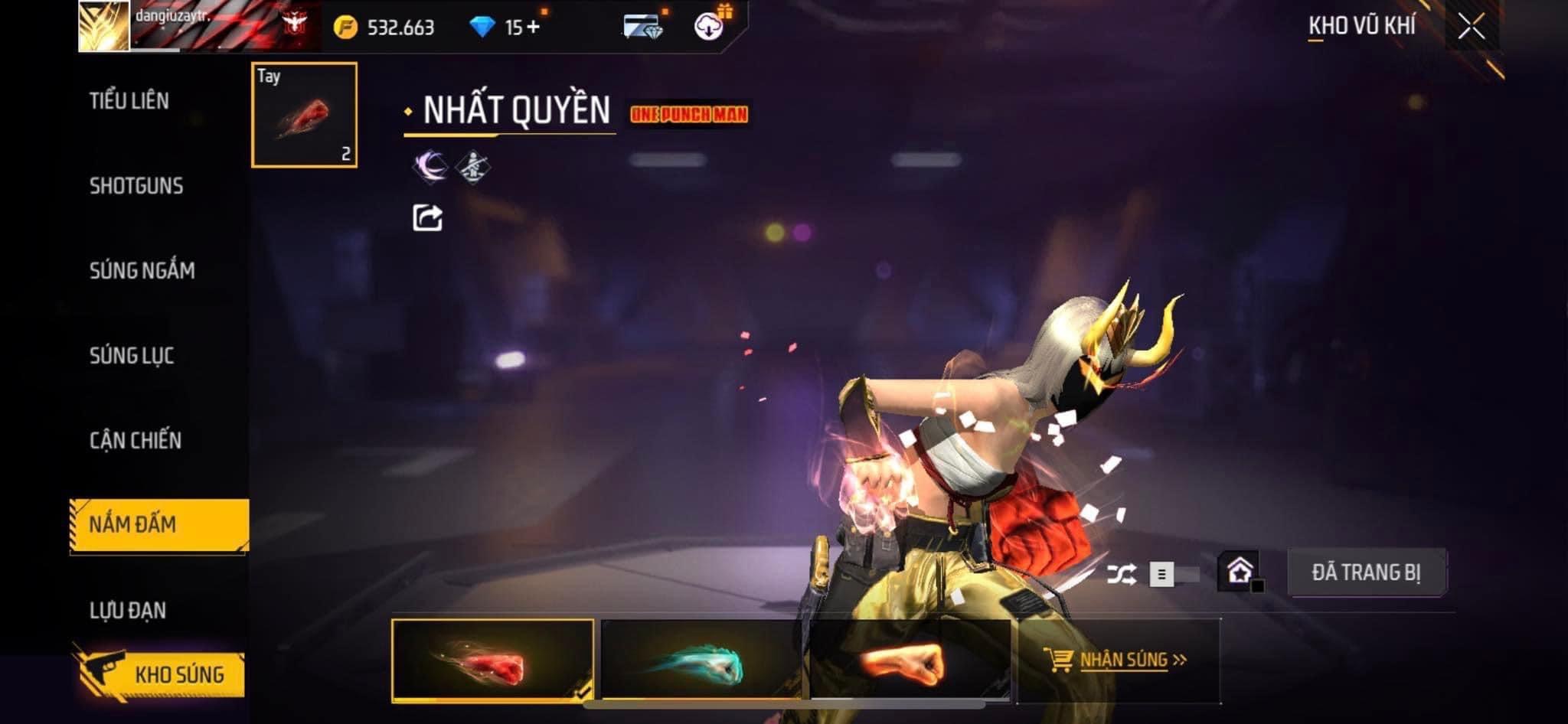Open the Lựu Đạn category
Viewport: 1568px width, 724px height.
pyautogui.click(x=128, y=610)
